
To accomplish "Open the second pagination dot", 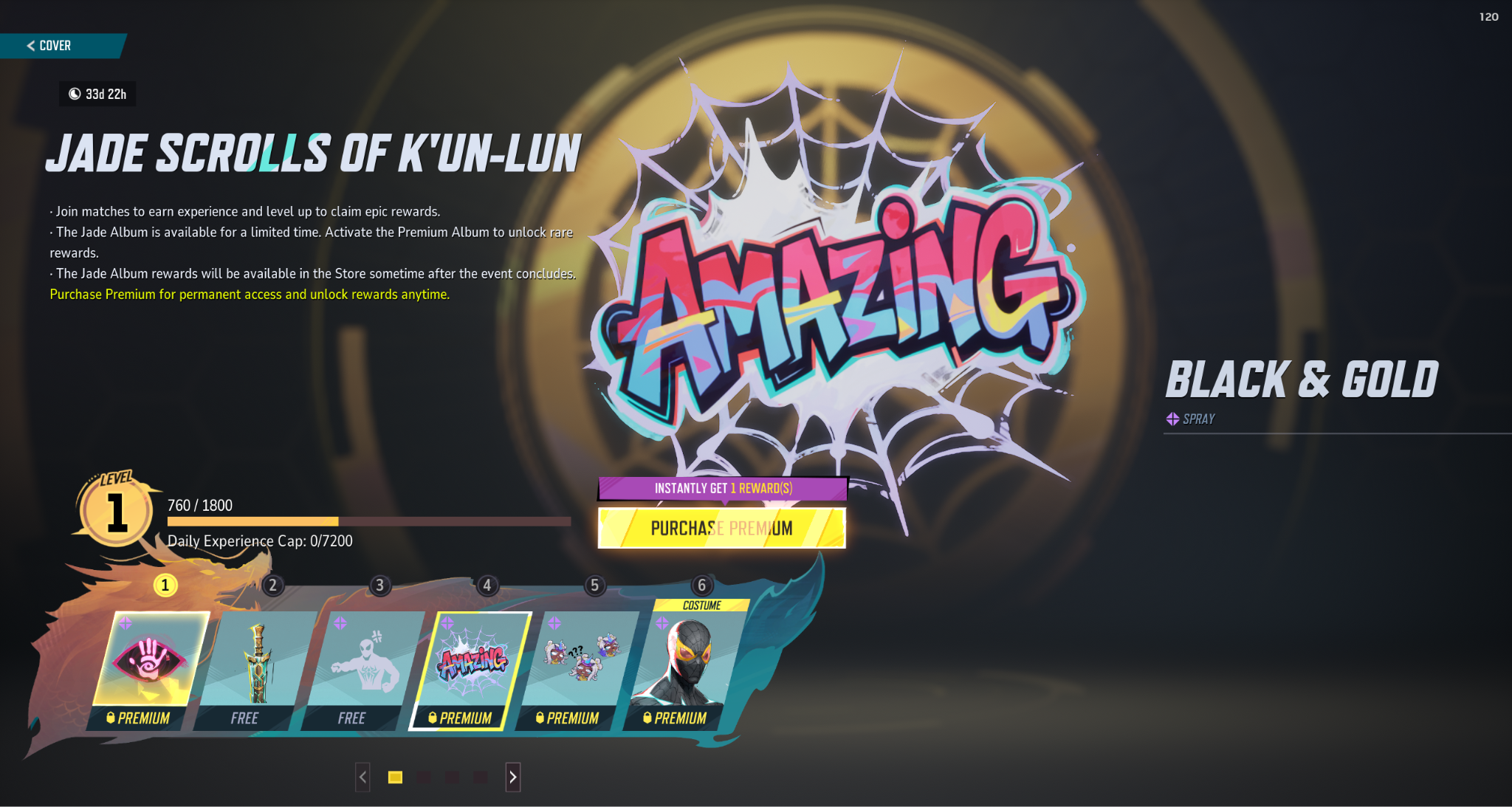I will point(423,777).
